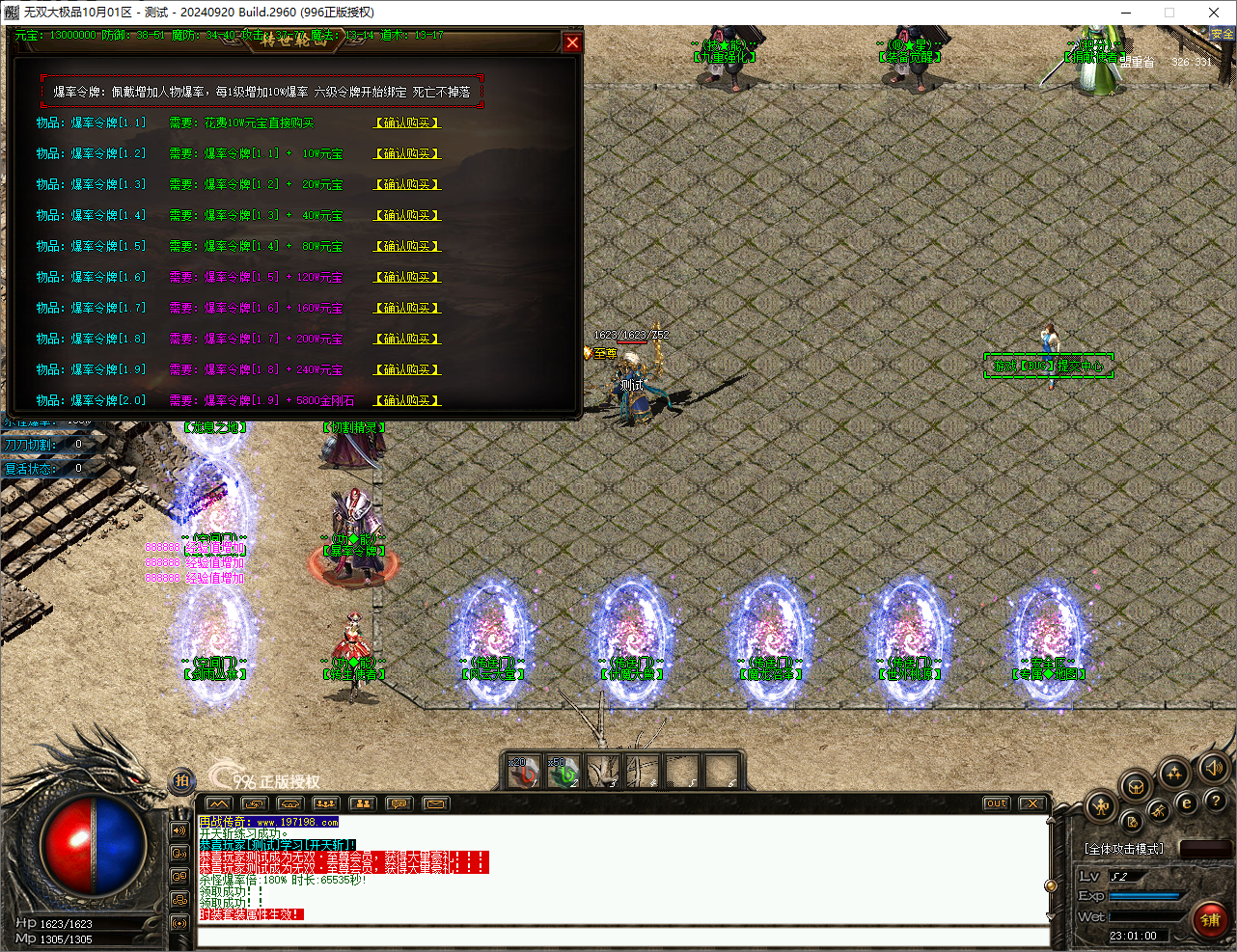1237x952 pixels.
Task: Open the character figure icon on the right
Action: [x=1099, y=805]
